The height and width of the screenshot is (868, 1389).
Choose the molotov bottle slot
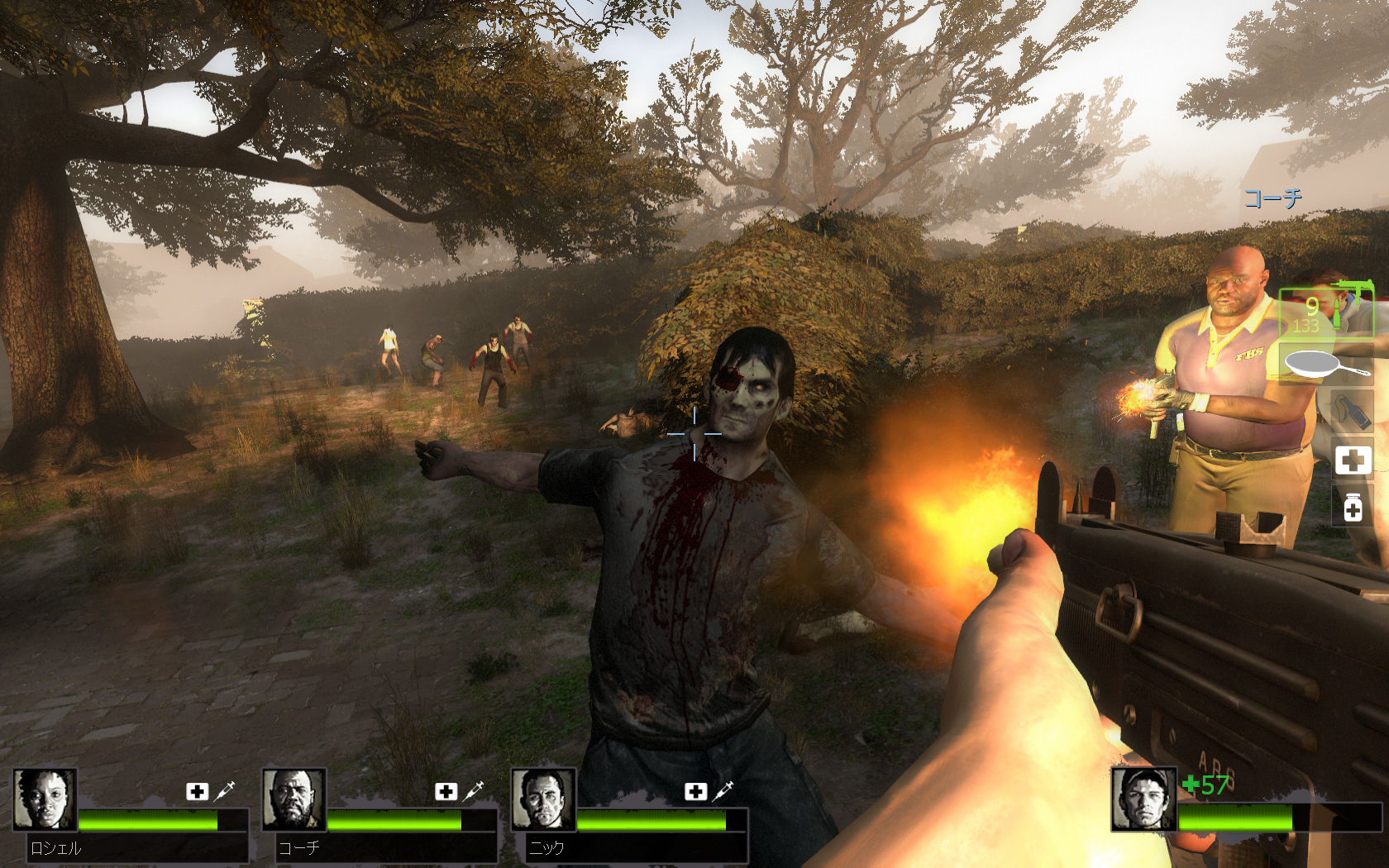[x=1353, y=411]
